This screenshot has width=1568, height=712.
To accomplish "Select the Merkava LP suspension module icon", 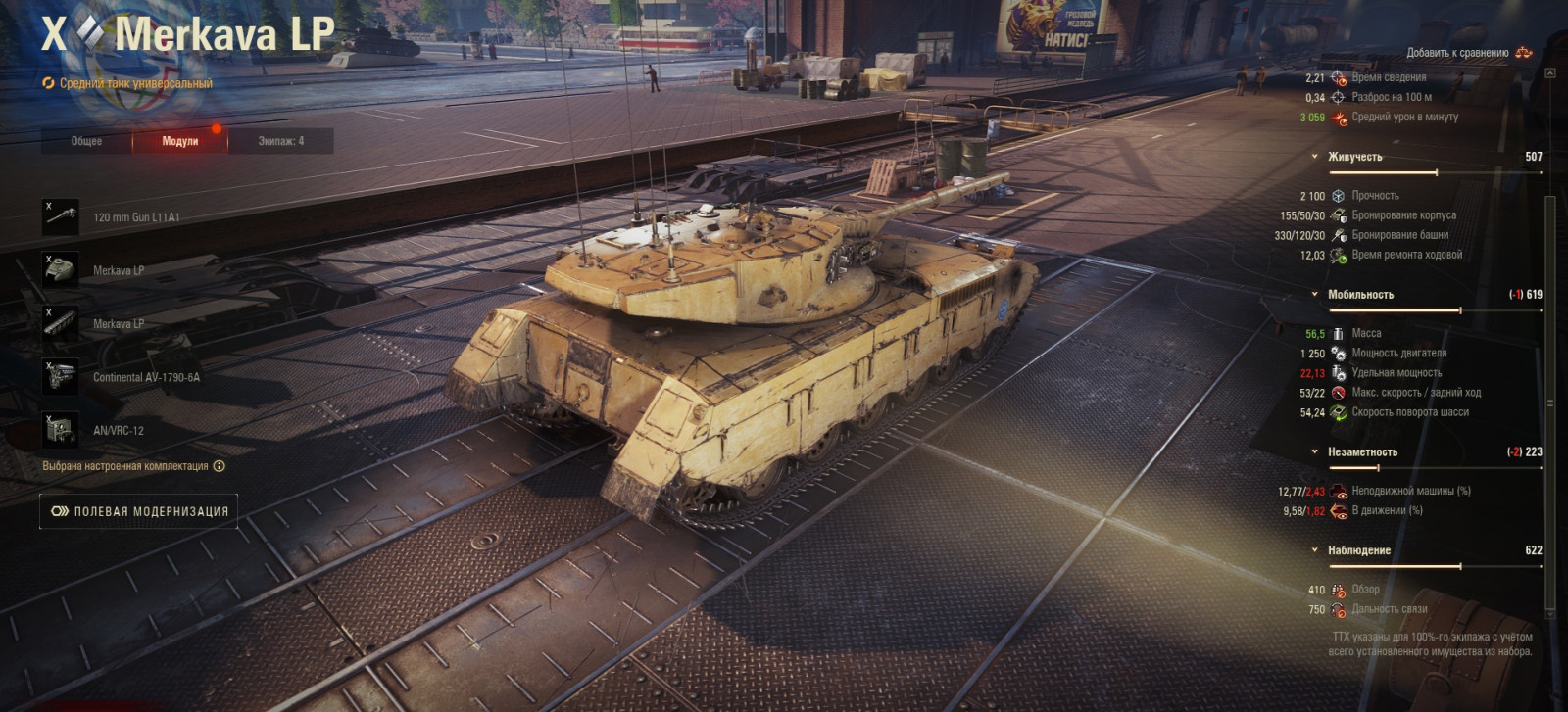I will [x=61, y=322].
